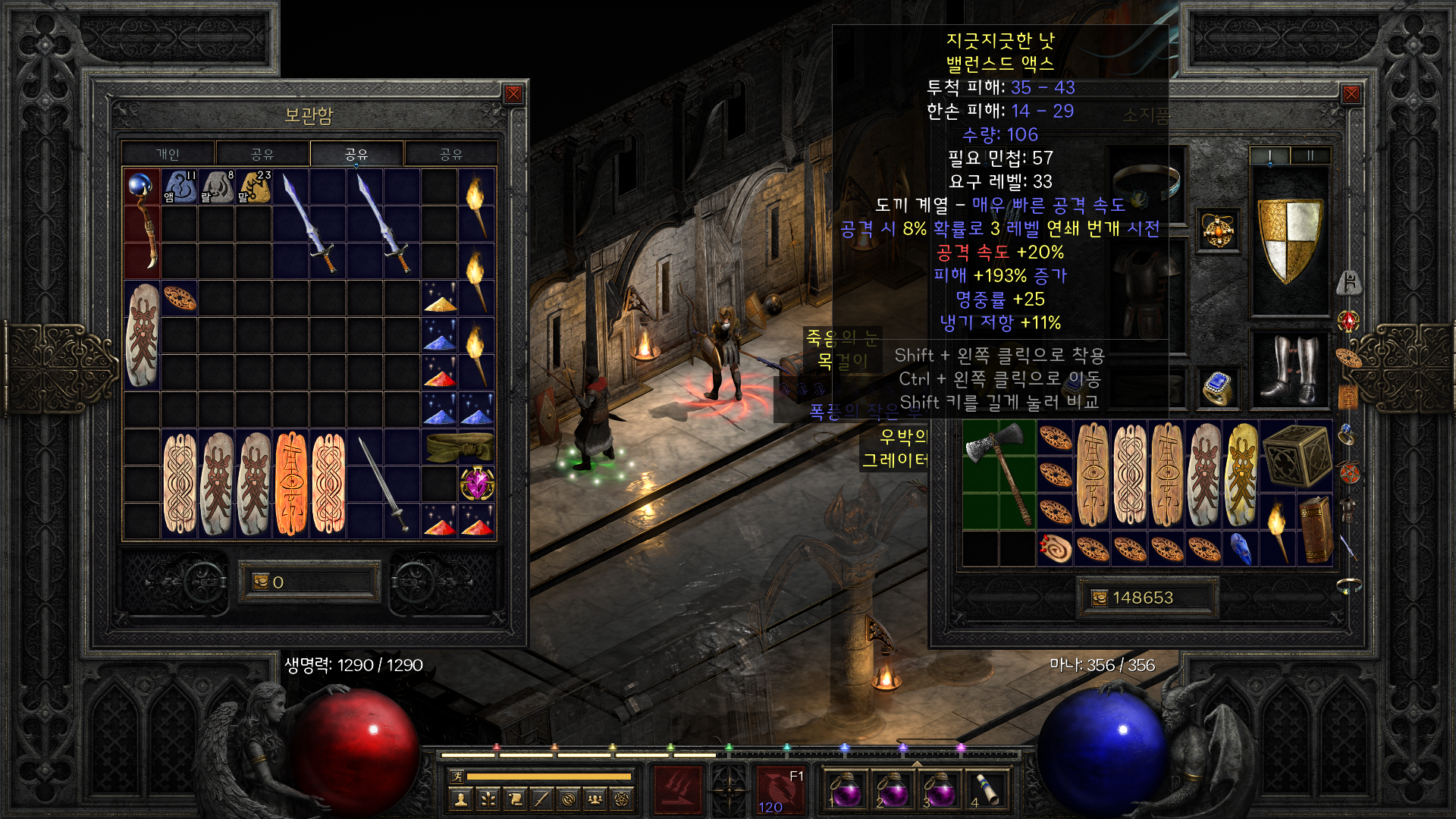Viewport: 1456px width, 819px height.
Task: Select the equipped gold and white shield
Action: pos(1289,240)
